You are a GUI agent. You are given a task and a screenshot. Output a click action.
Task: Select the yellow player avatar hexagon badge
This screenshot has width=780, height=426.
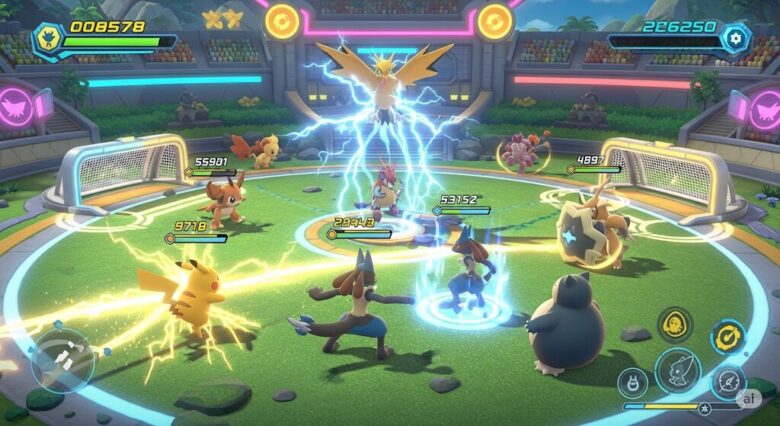[46, 39]
